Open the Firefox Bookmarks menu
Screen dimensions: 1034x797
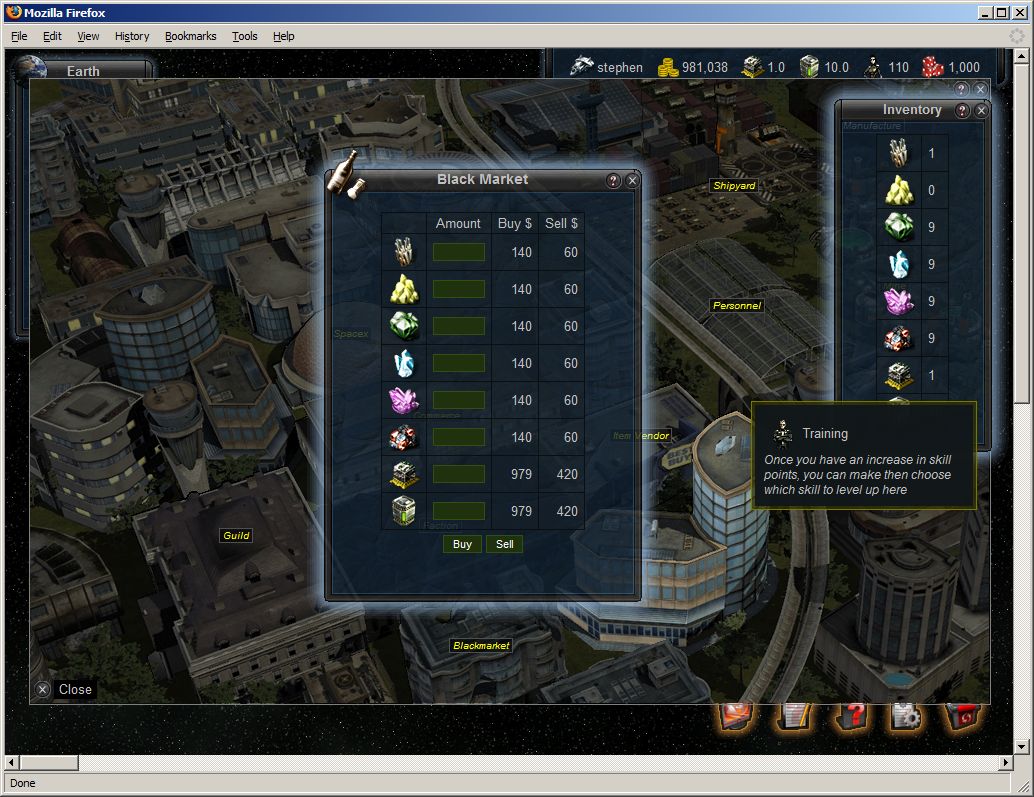click(x=190, y=36)
